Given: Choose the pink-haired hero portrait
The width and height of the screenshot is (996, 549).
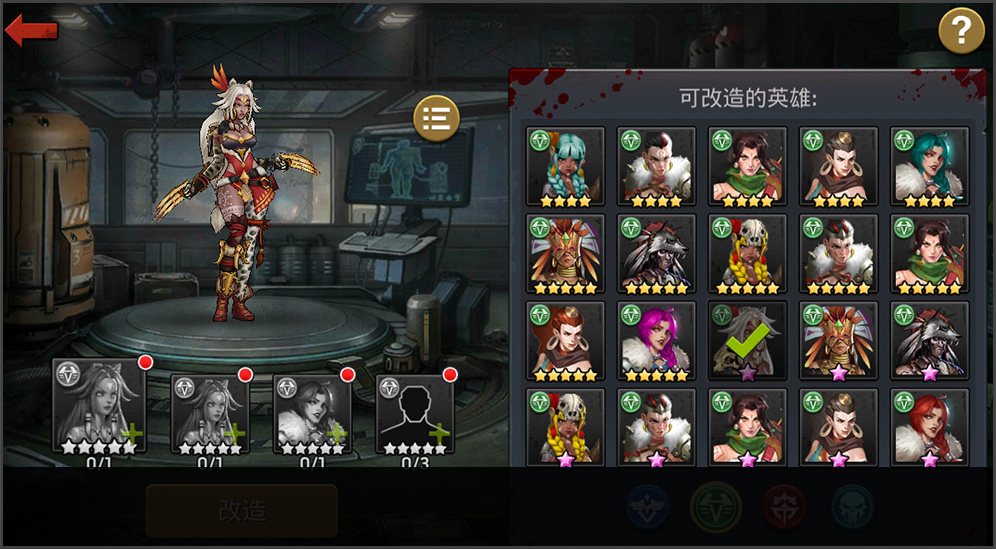Looking at the screenshot, I should pos(656,341).
